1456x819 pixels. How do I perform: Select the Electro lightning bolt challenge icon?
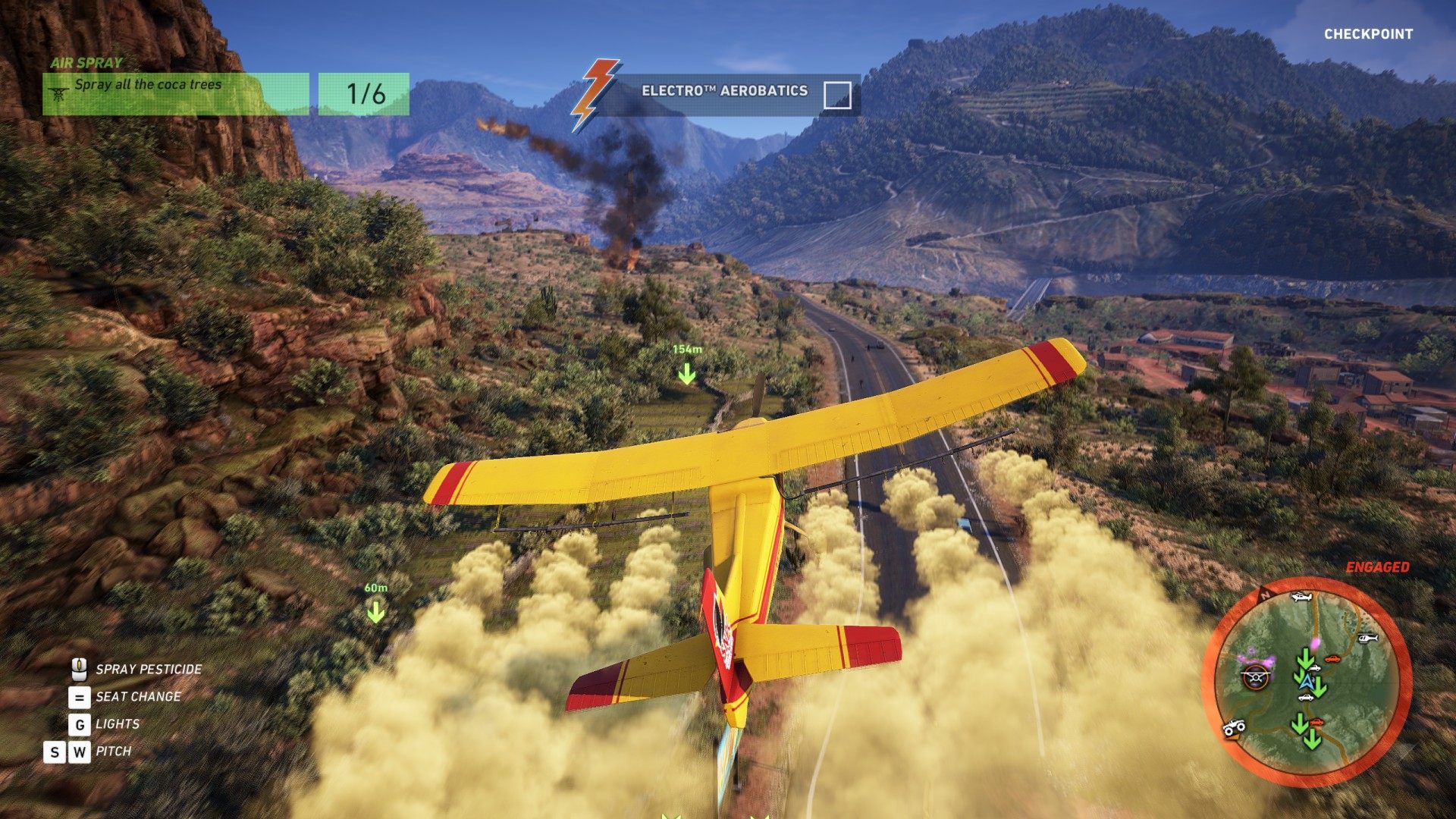coord(595,93)
